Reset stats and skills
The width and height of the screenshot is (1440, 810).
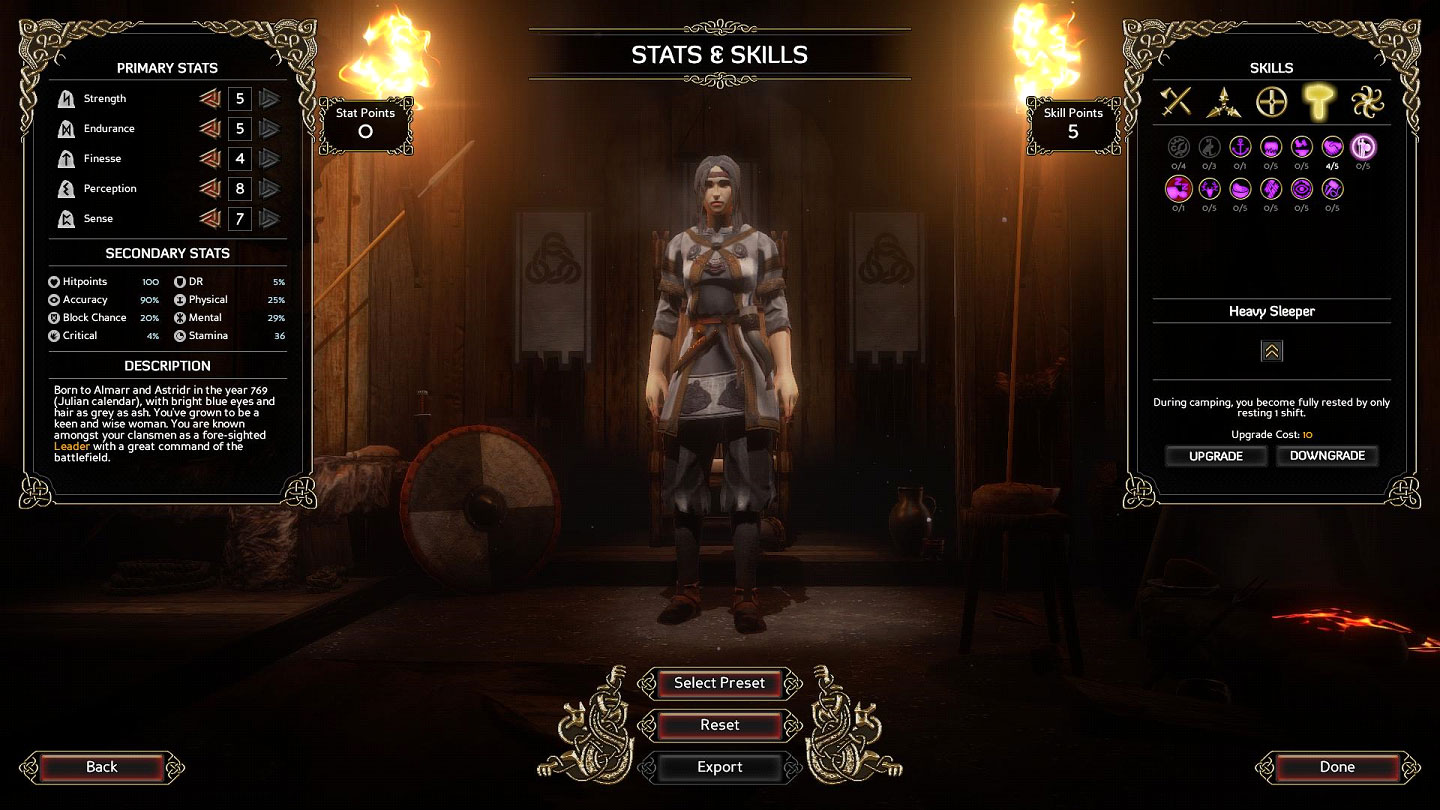719,725
